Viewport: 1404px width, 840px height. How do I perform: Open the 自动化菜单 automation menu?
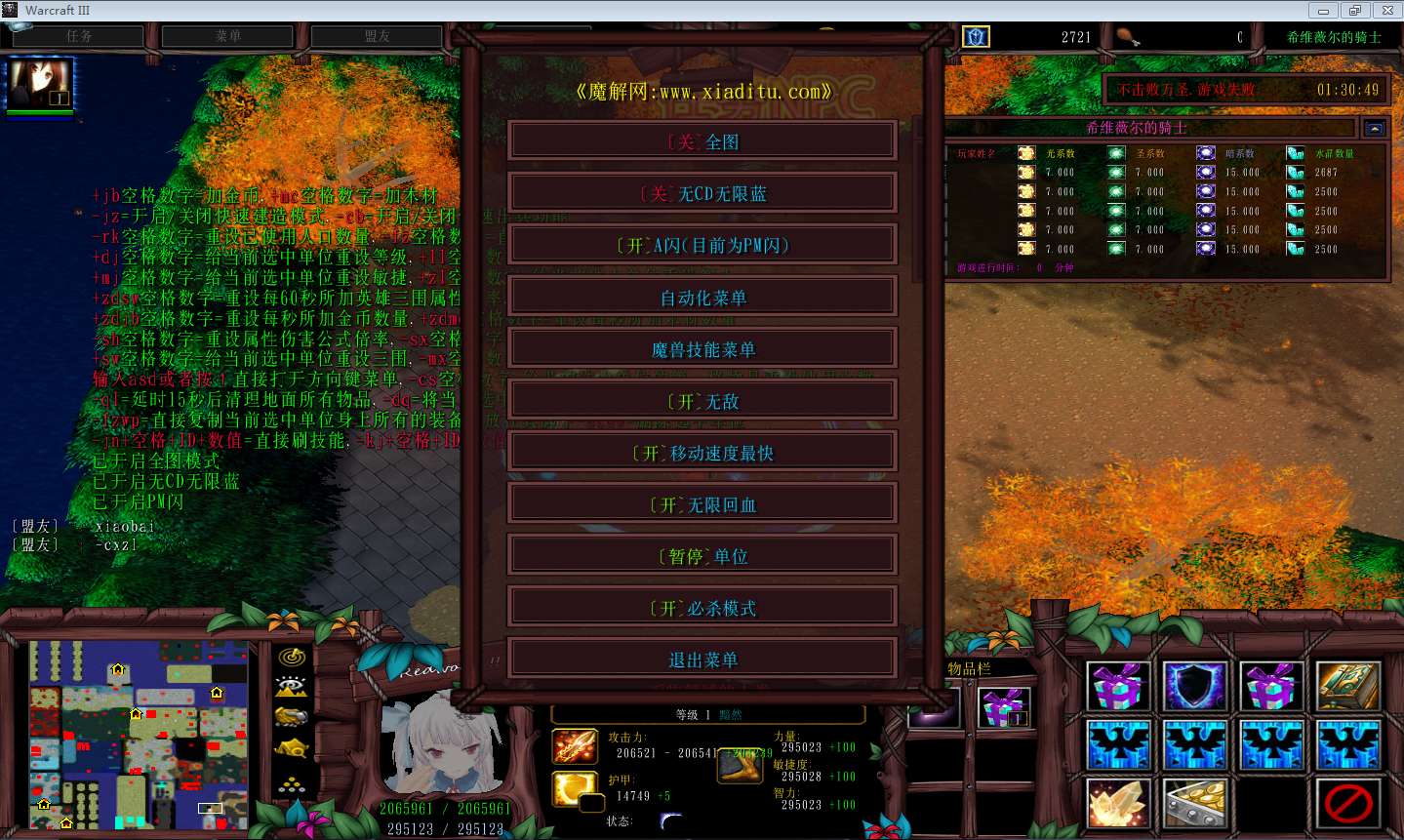[x=702, y=298]
